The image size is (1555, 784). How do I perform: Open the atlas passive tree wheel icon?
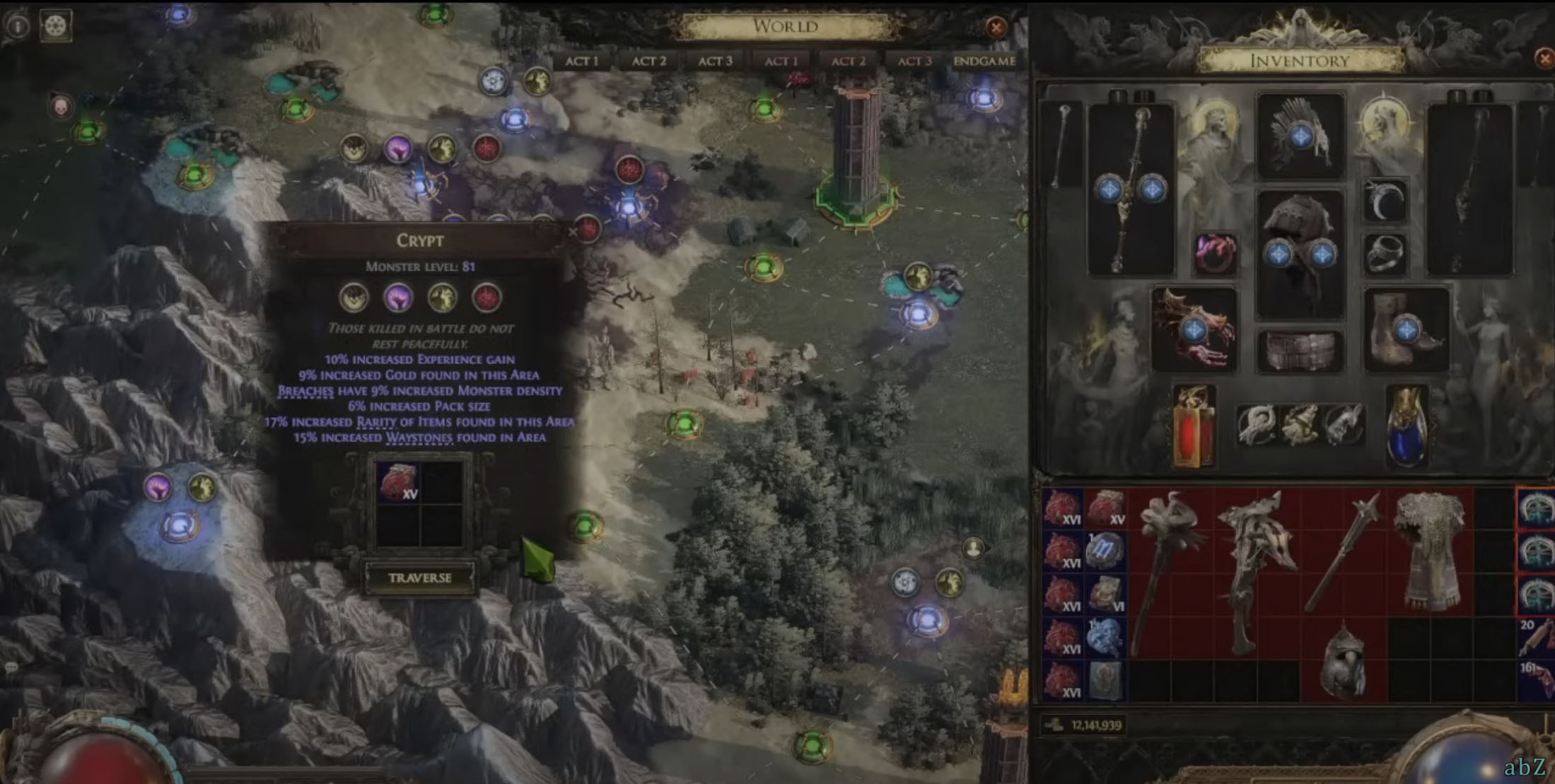[x=56, y=25]
